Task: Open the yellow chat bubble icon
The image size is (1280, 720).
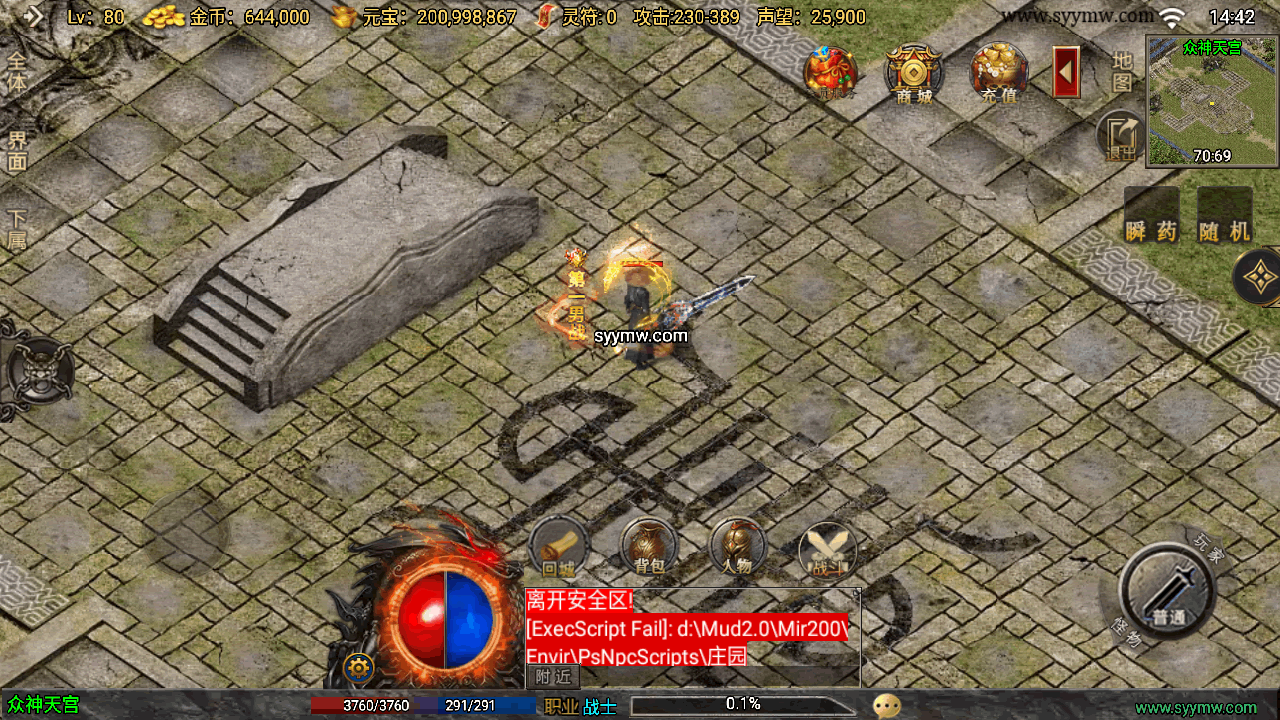Action: point(886,706)
